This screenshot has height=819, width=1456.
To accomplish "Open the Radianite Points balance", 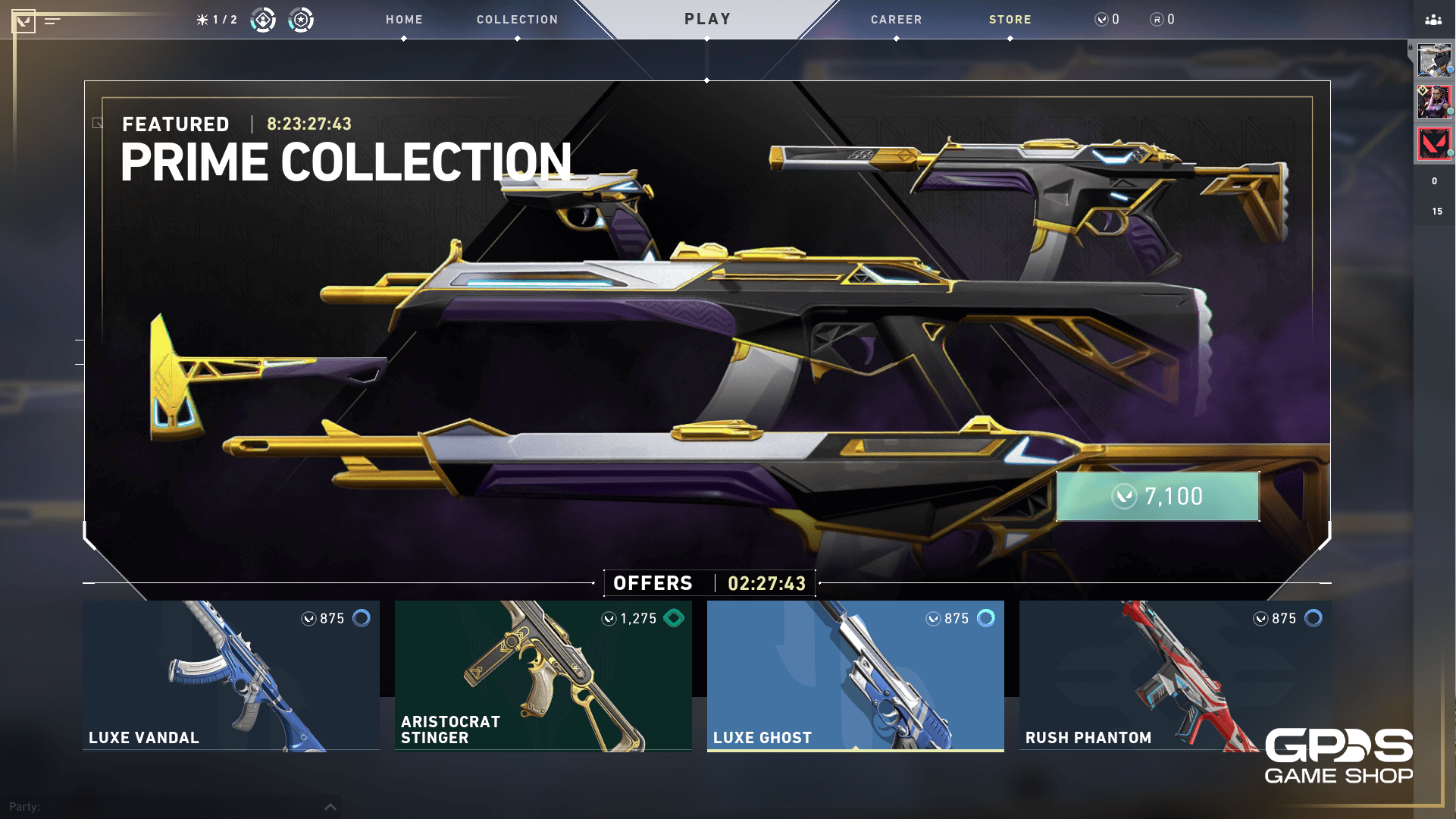I will [1163, 20].
